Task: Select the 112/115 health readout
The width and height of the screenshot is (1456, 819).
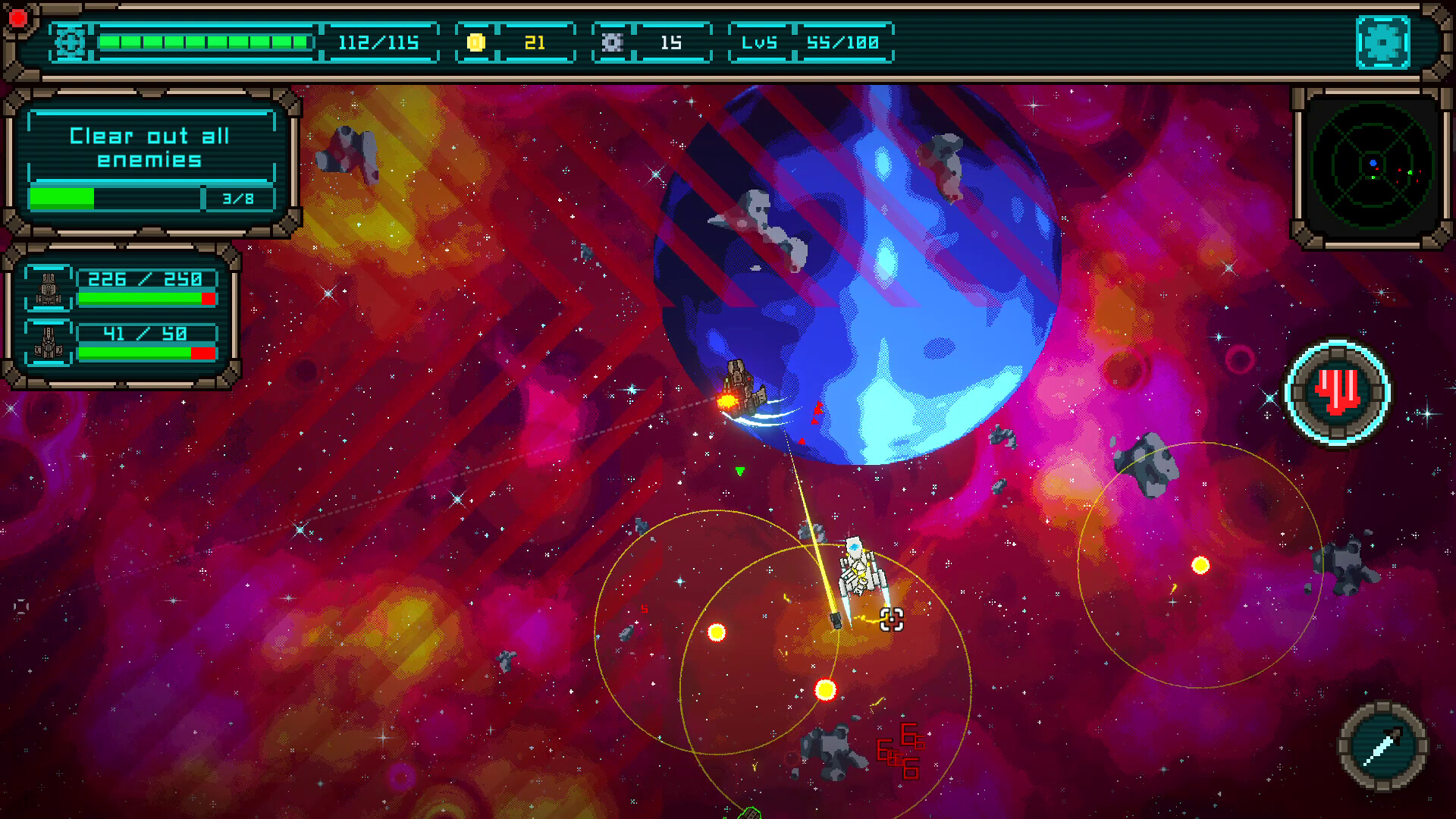Action: point(381,43)
